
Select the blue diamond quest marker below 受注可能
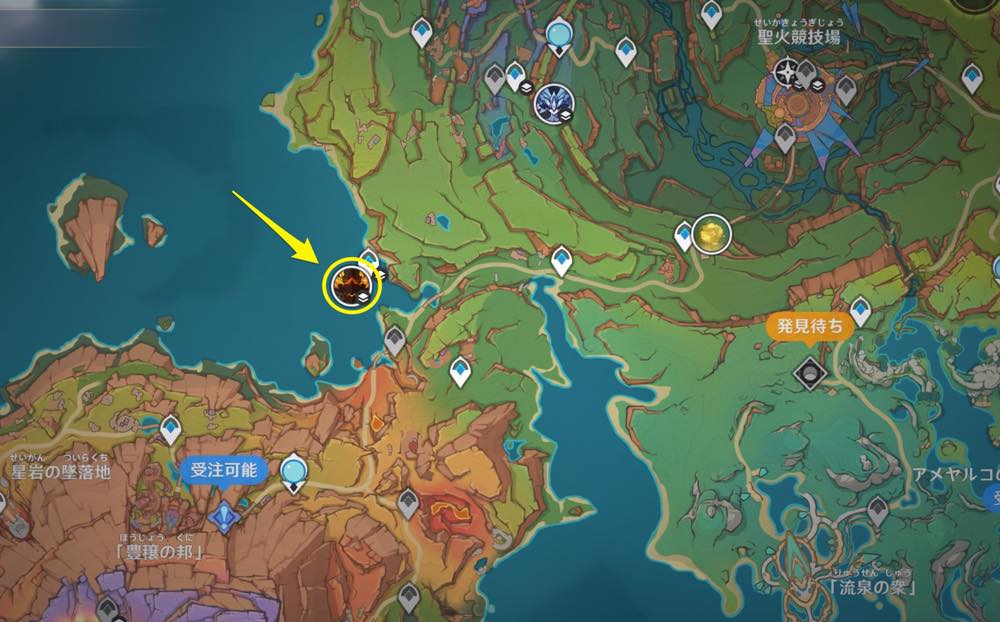point(224,516)
